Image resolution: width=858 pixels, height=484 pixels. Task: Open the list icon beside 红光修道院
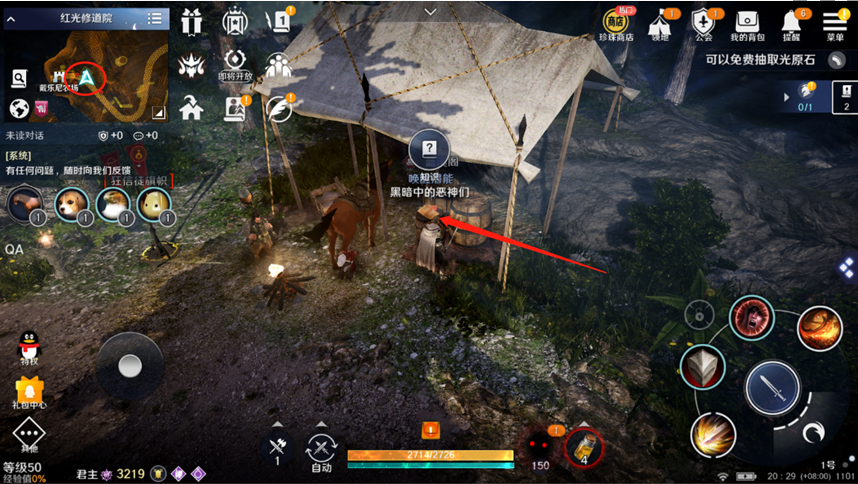click(x=155, y=18)
